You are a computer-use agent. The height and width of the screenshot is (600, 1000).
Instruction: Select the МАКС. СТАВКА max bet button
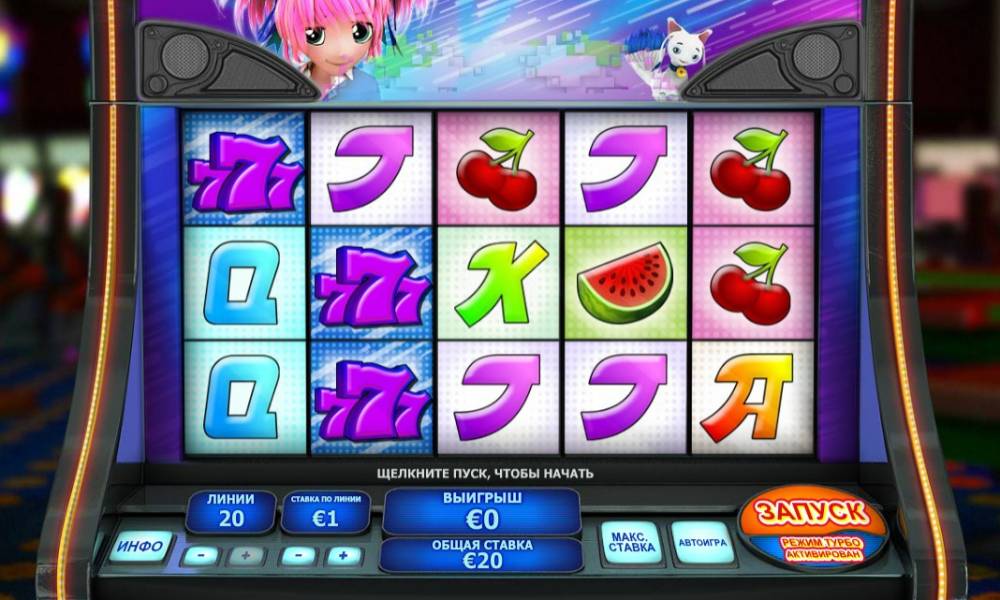630,544
